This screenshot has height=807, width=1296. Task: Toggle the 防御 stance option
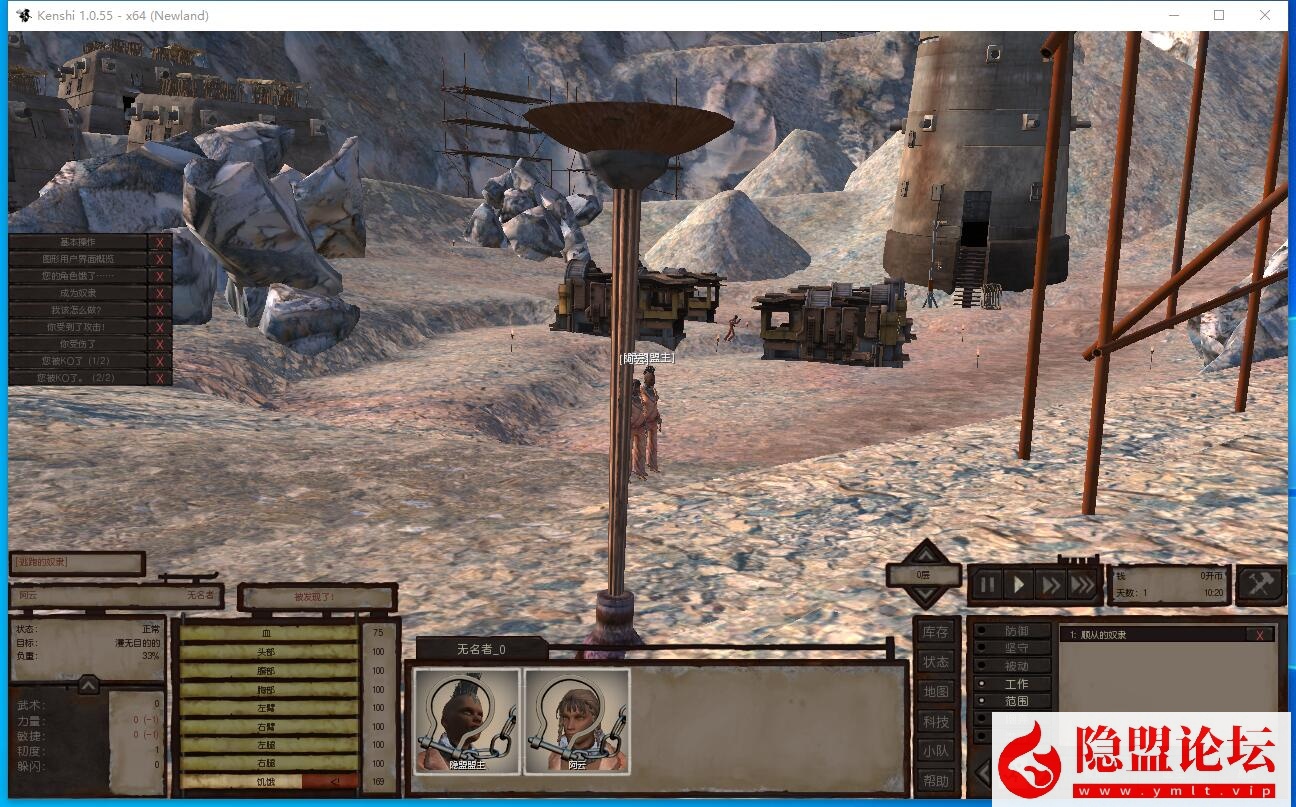[1014, 631]
